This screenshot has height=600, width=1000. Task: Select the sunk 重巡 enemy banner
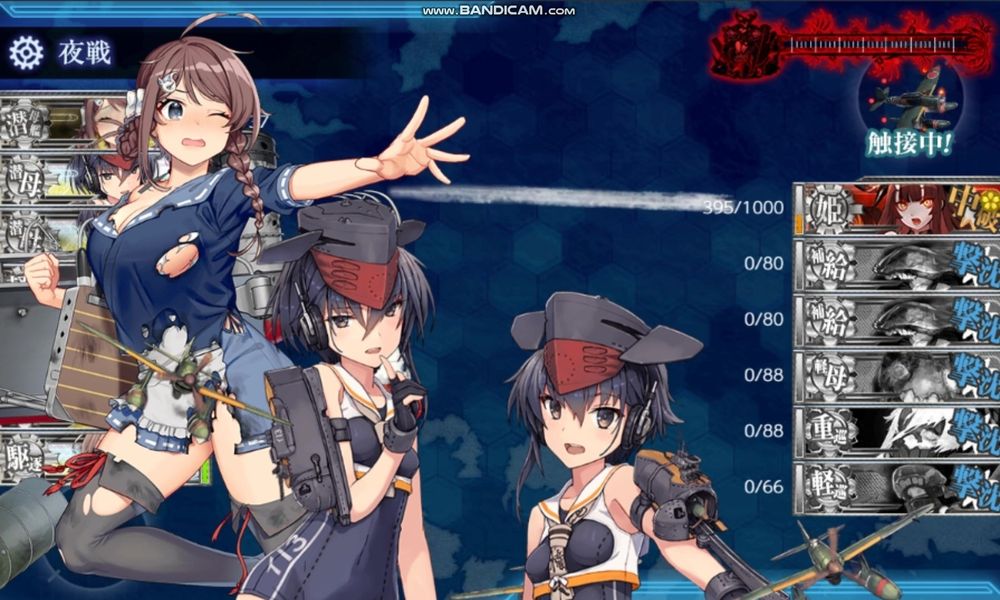(897, 432)
